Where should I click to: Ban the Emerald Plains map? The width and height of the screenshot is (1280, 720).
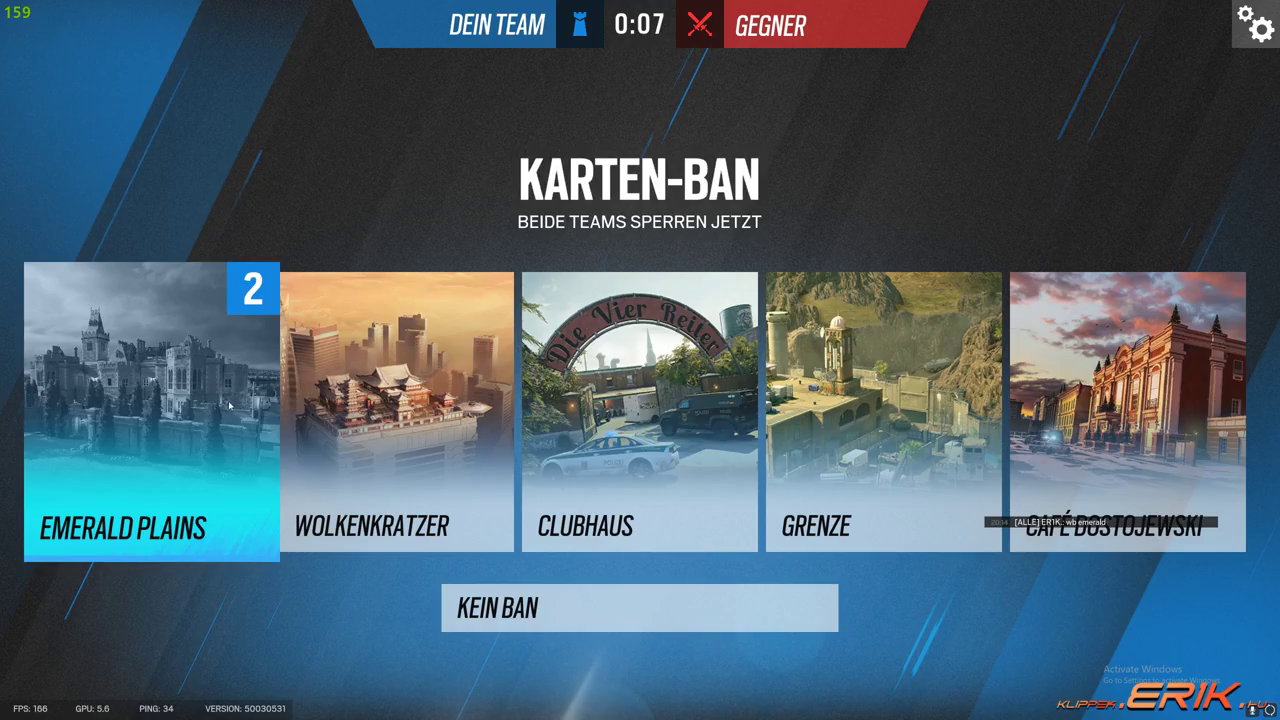click(151, 411)
